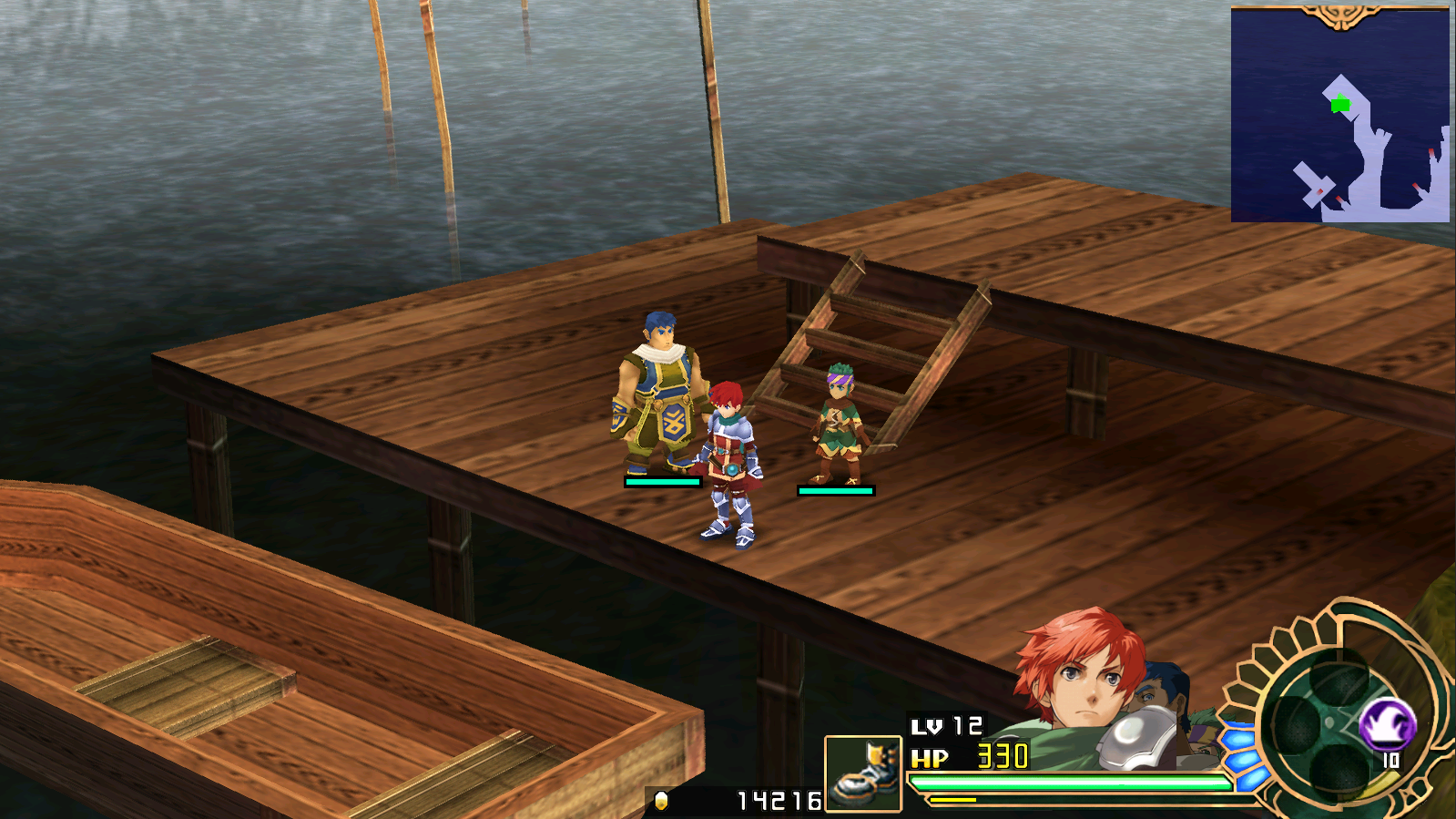Viewport: 1456px width, 819px height.
Task: Click the green player marker on the minimap
Action: coord(1339,105)
